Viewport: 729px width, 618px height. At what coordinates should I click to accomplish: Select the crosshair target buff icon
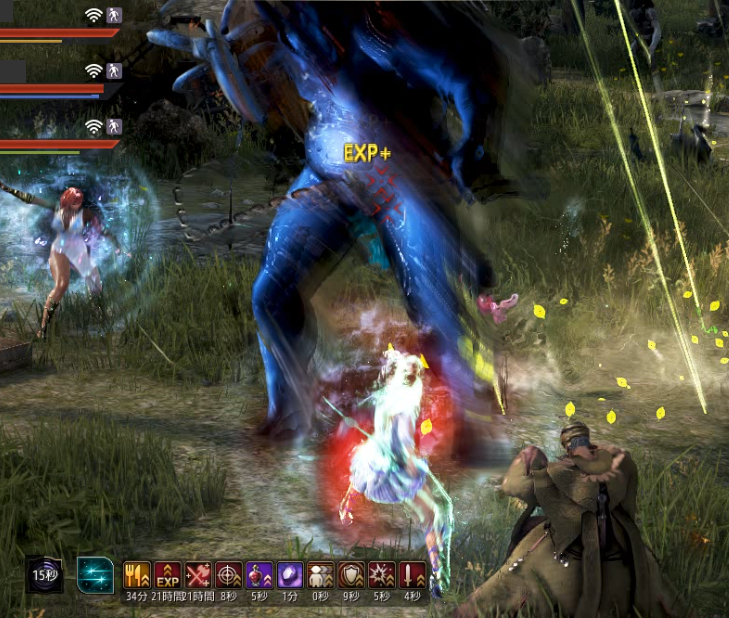coord(229,575)
